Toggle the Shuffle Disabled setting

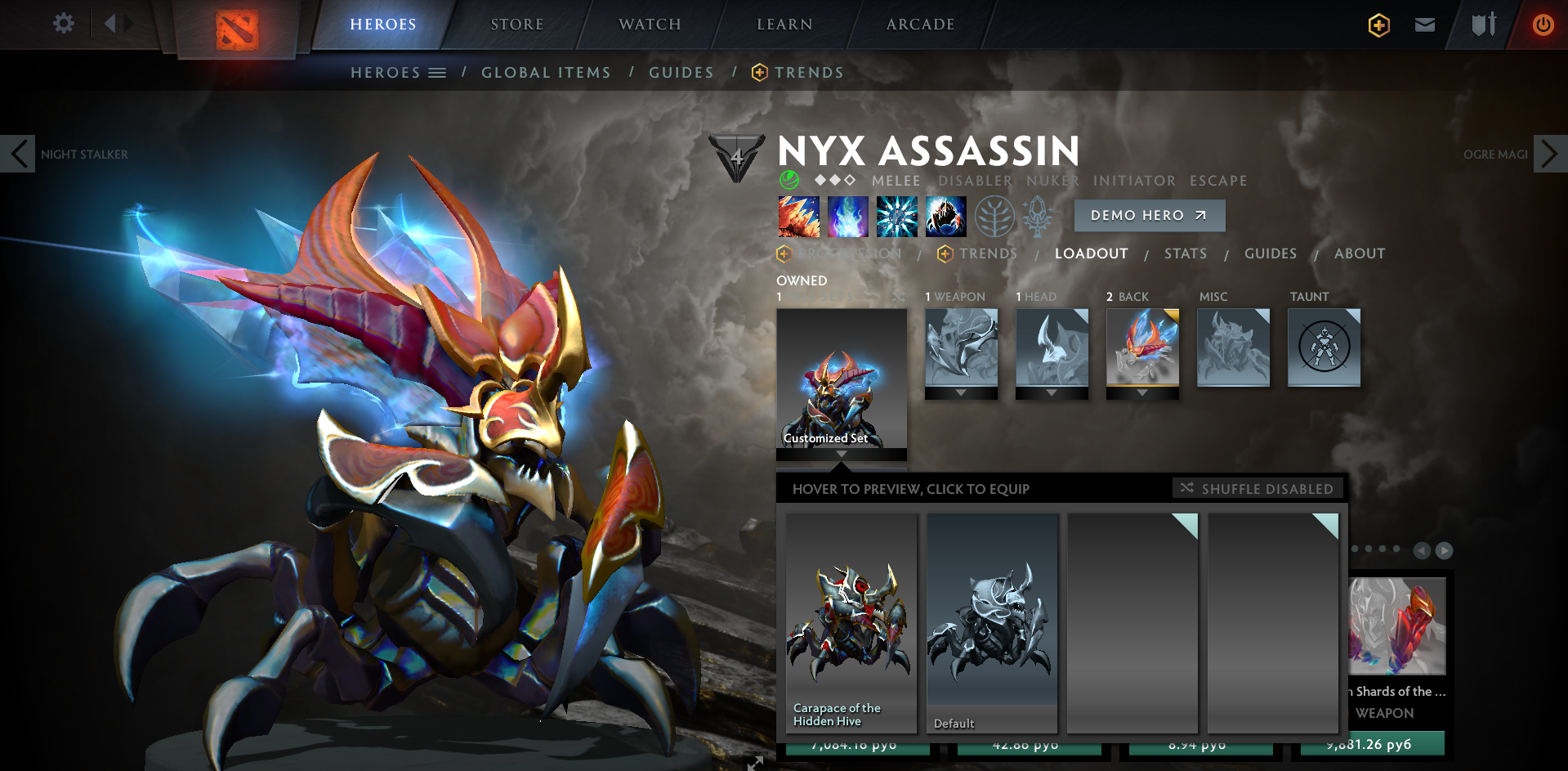(x=1258, y=488)
